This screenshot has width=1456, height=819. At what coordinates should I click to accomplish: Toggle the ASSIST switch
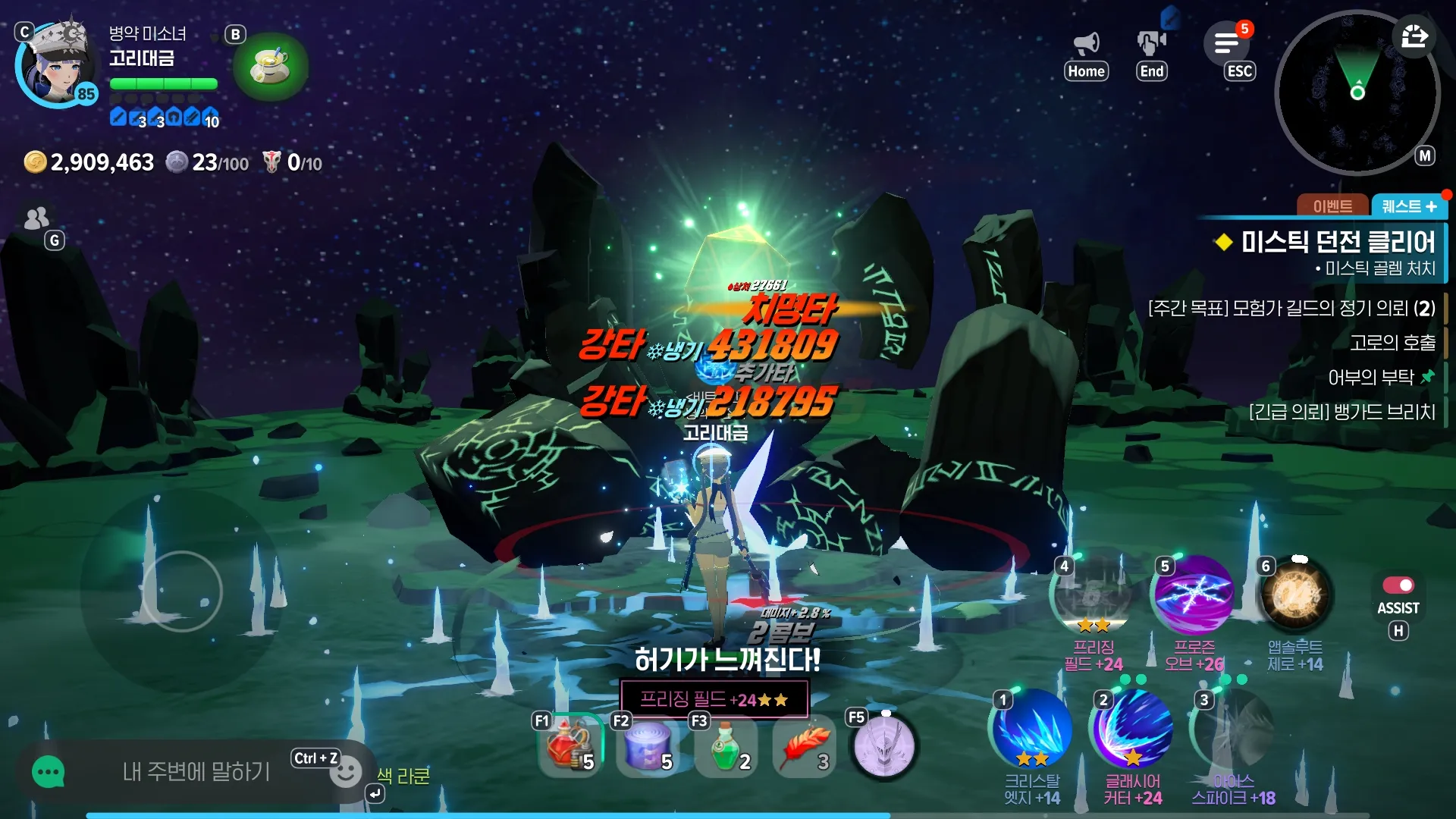point(1398,585)
